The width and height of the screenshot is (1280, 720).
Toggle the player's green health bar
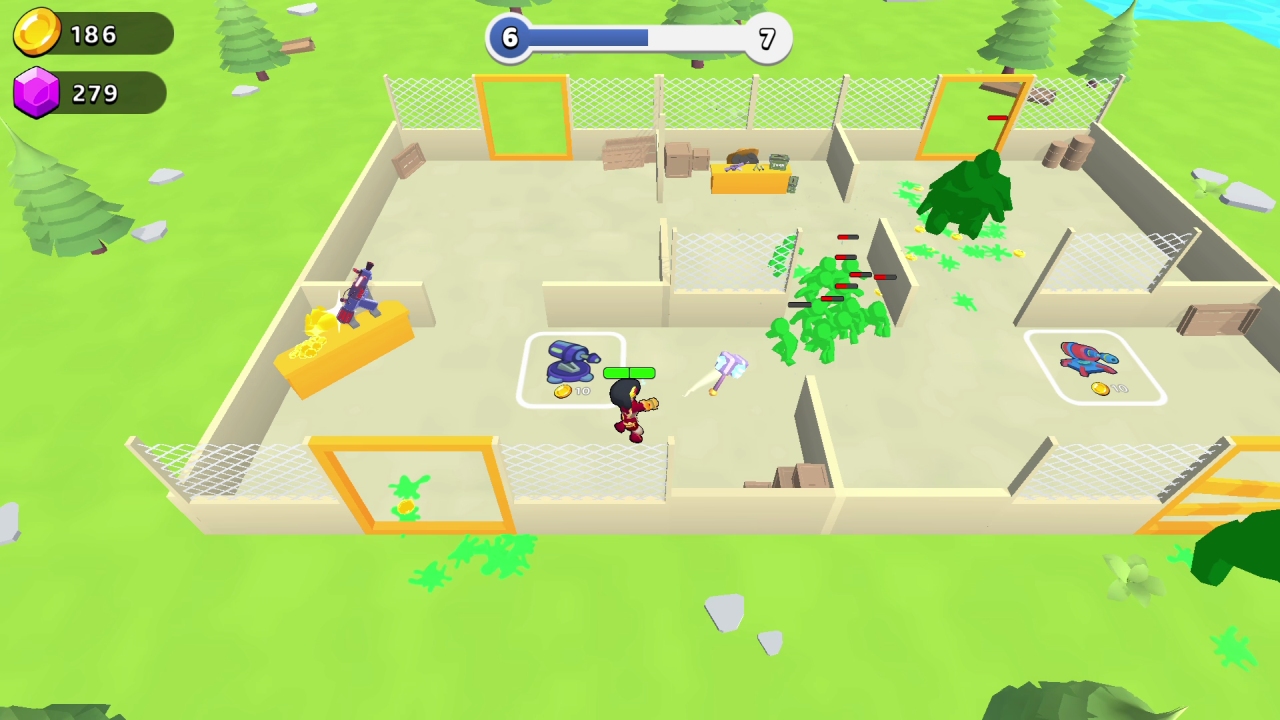point(628,372)
